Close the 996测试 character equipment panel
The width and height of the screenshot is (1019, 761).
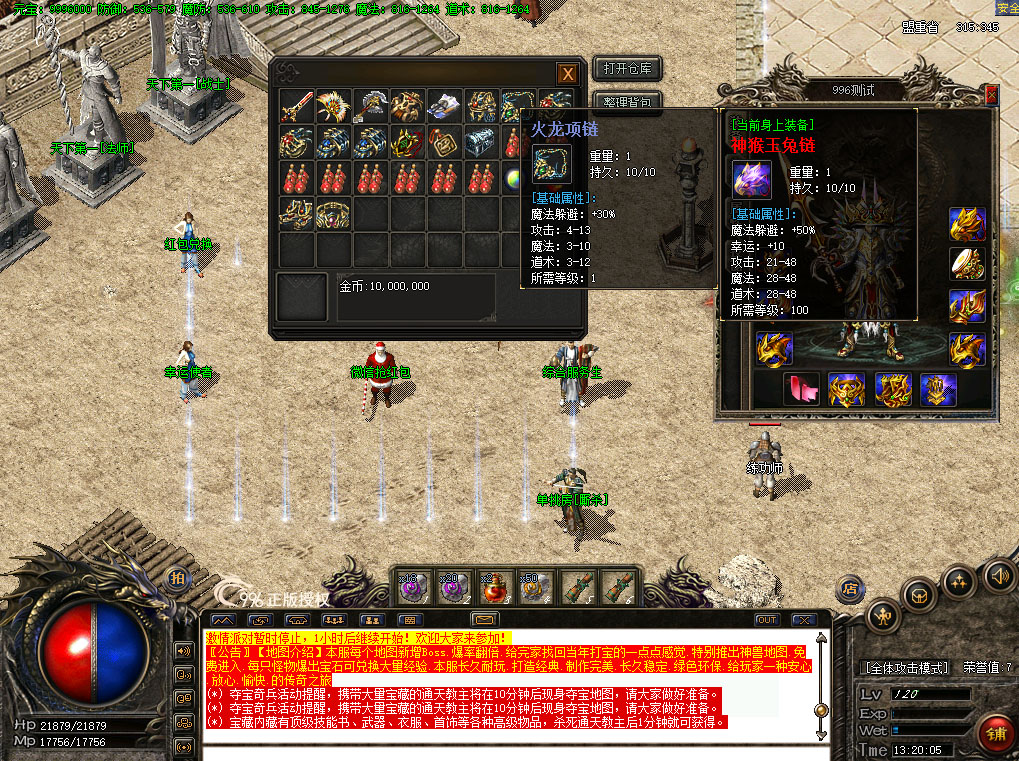991,94
